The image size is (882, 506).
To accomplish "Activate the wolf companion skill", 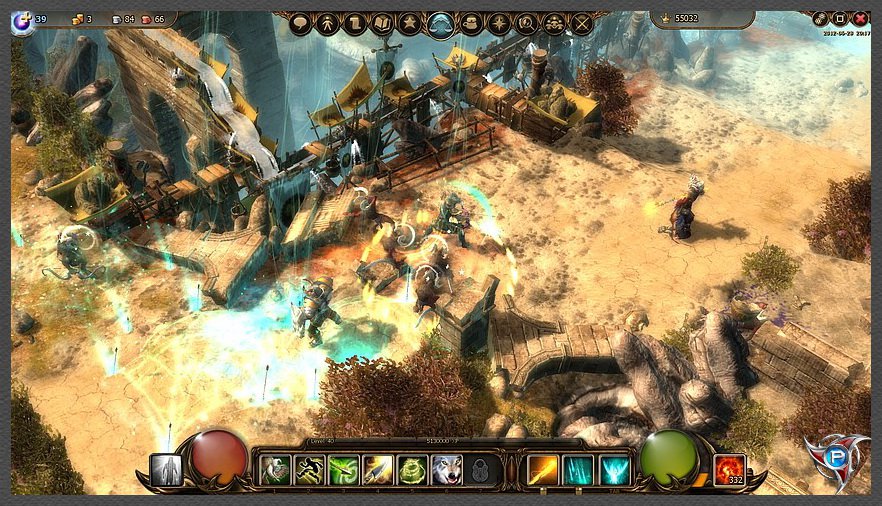I will point(446,469).
